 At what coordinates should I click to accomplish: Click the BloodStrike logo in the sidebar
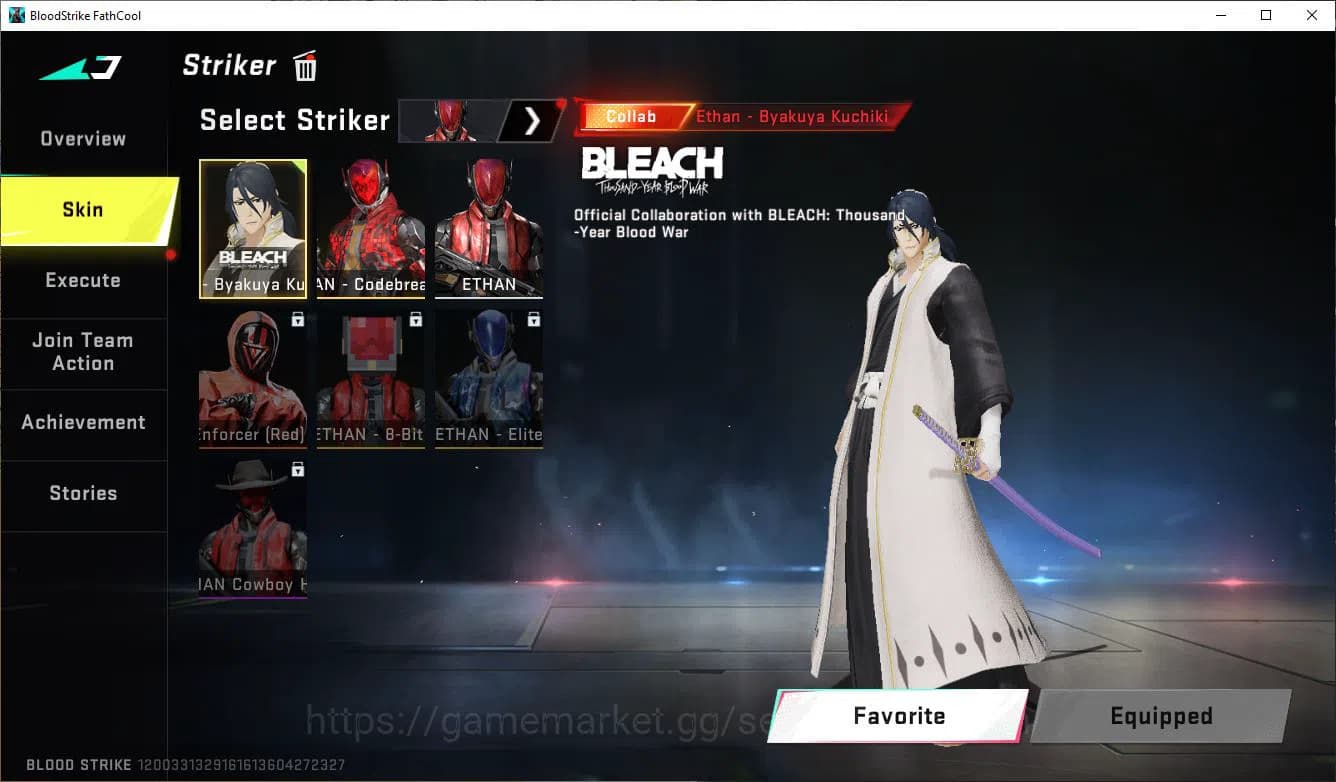(80, 66)
